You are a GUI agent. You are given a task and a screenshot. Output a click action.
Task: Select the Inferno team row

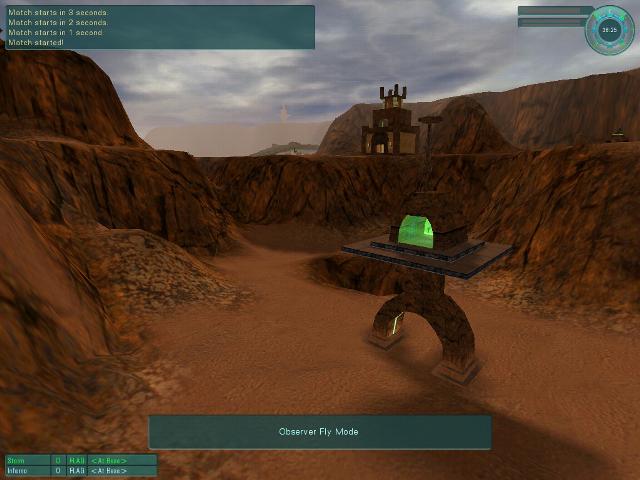click(80, 470)
